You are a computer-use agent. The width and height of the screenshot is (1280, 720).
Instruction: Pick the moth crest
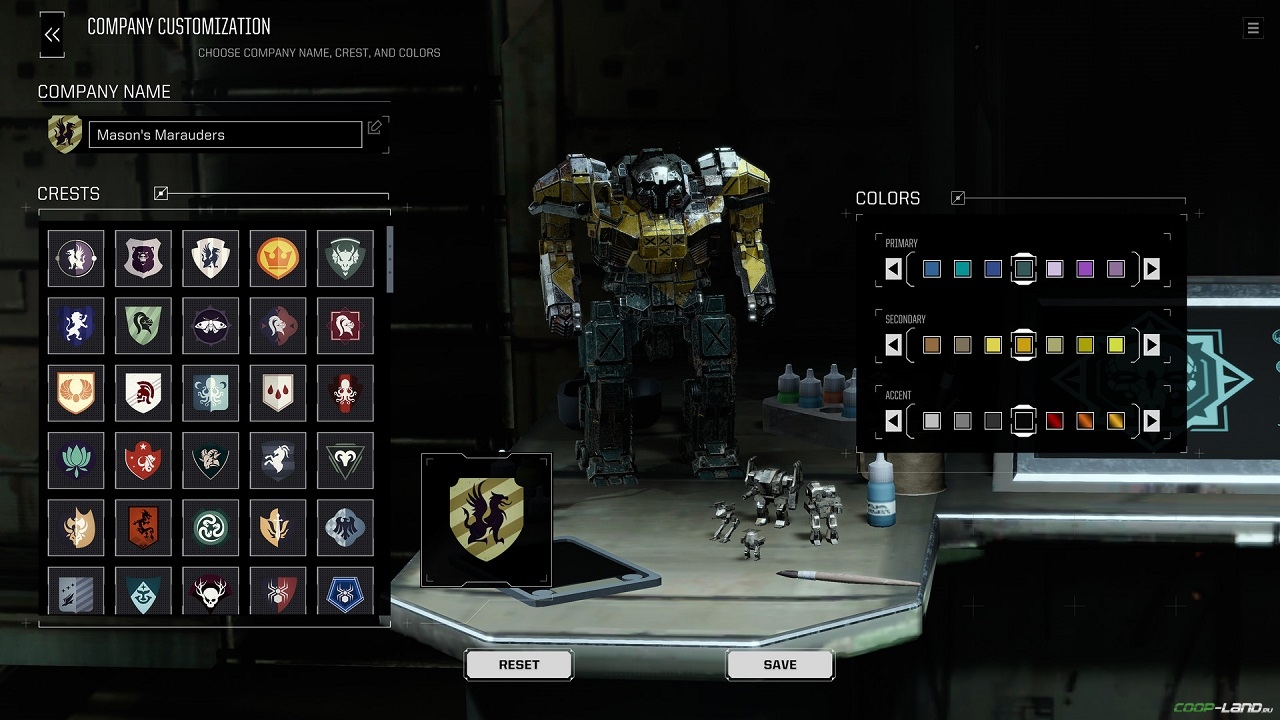coord(211,326)
